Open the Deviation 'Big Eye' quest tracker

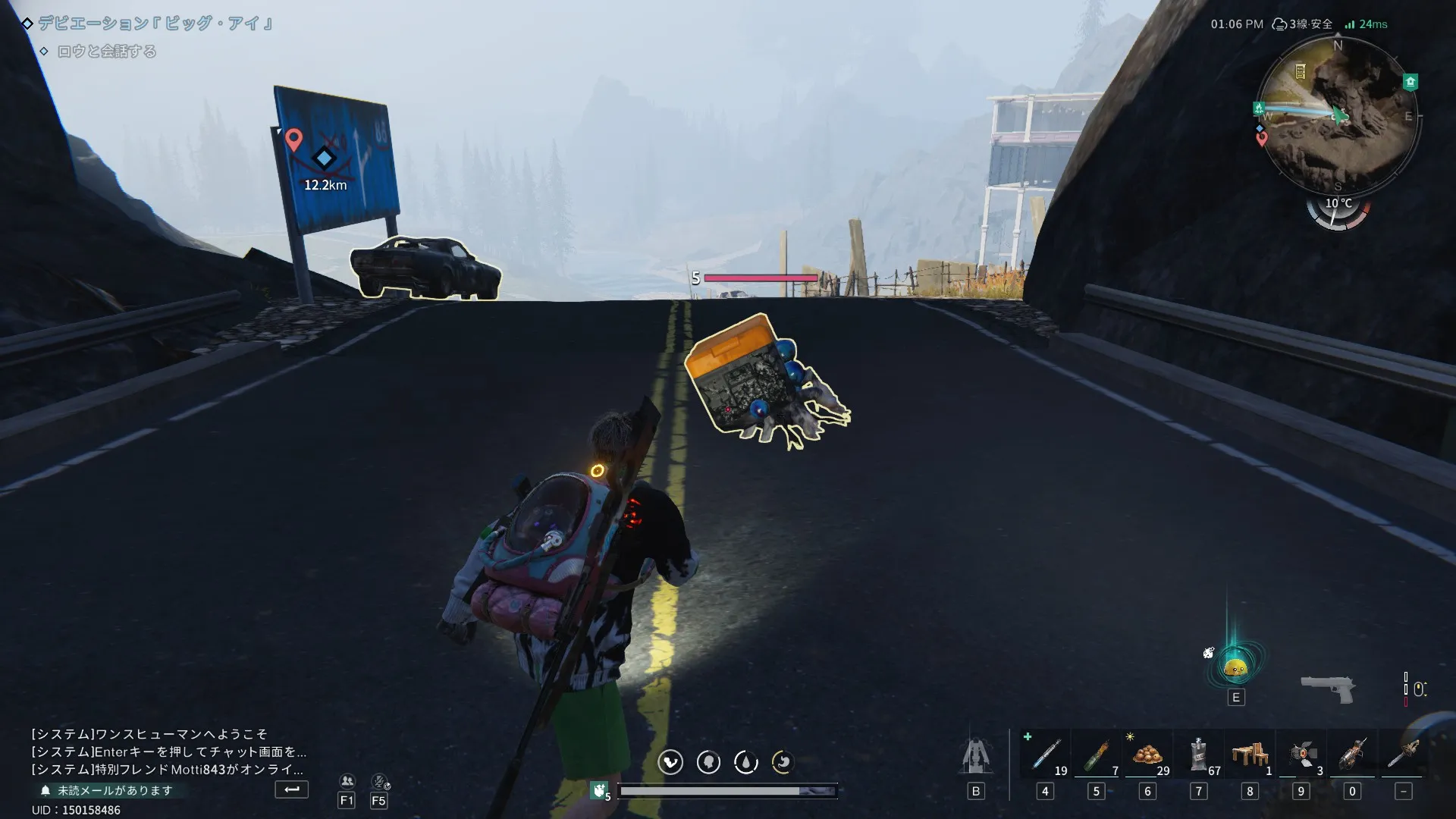155,24
